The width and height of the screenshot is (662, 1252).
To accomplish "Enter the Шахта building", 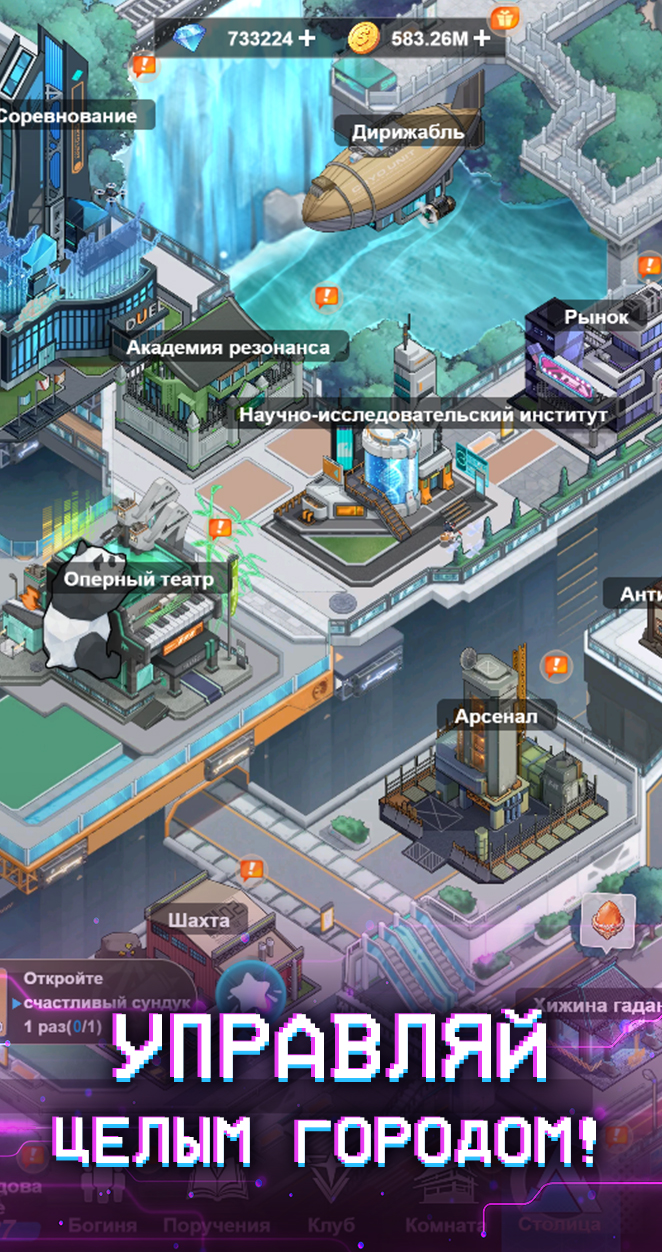I will 199,920.
